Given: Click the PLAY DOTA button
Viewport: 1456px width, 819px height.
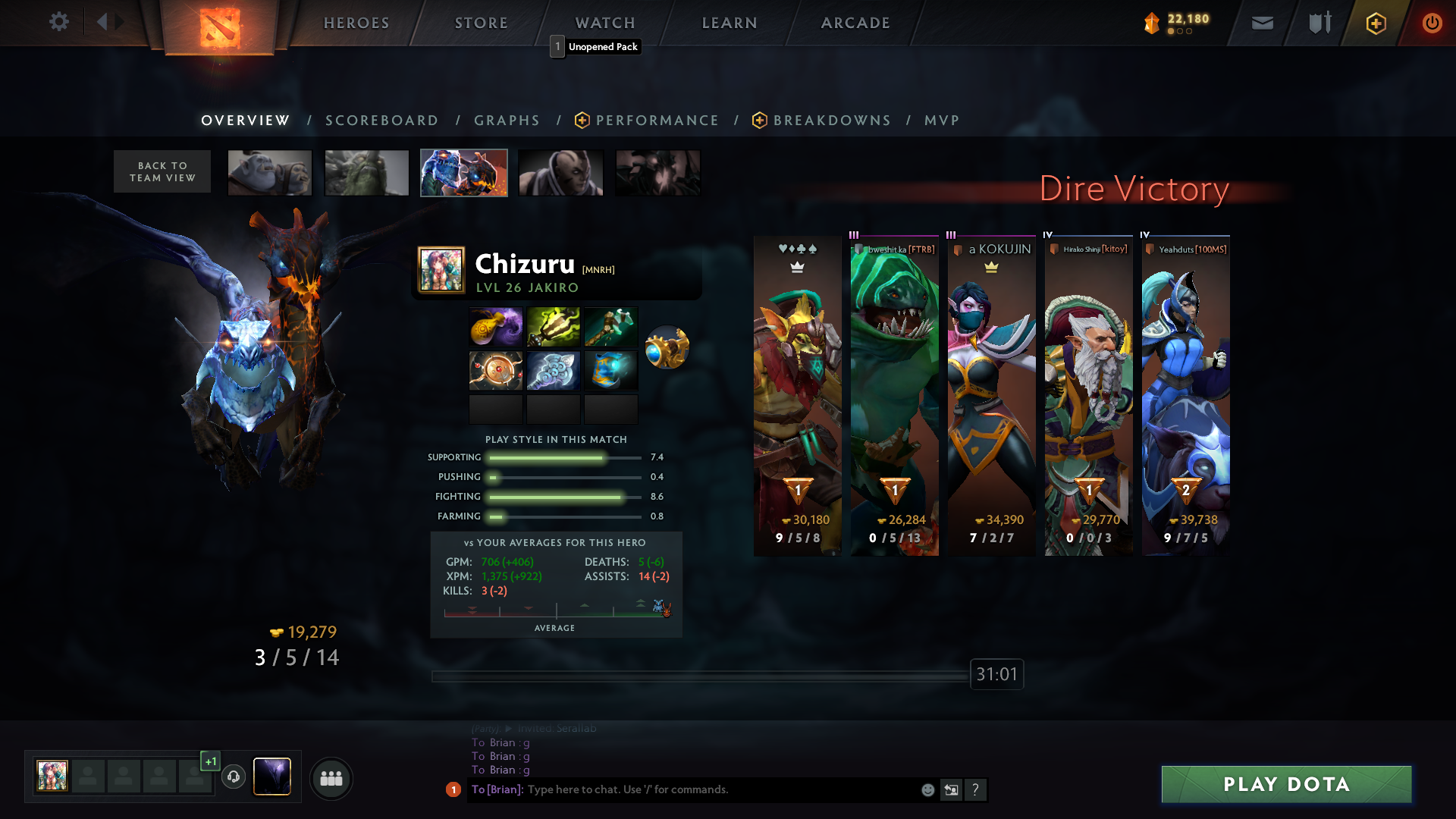Looking at the screenshot, I should pyautogui.click(x=1285, y=784).
